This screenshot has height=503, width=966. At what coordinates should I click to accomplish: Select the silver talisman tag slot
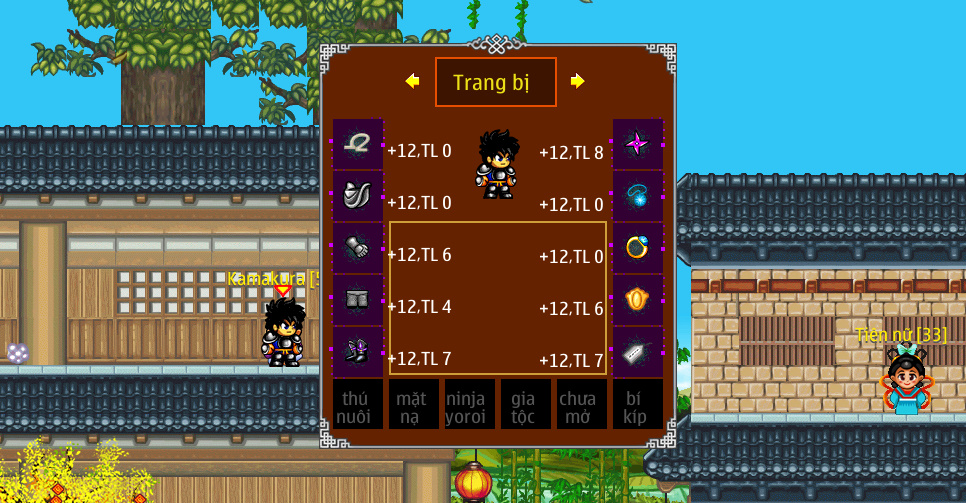638,352
